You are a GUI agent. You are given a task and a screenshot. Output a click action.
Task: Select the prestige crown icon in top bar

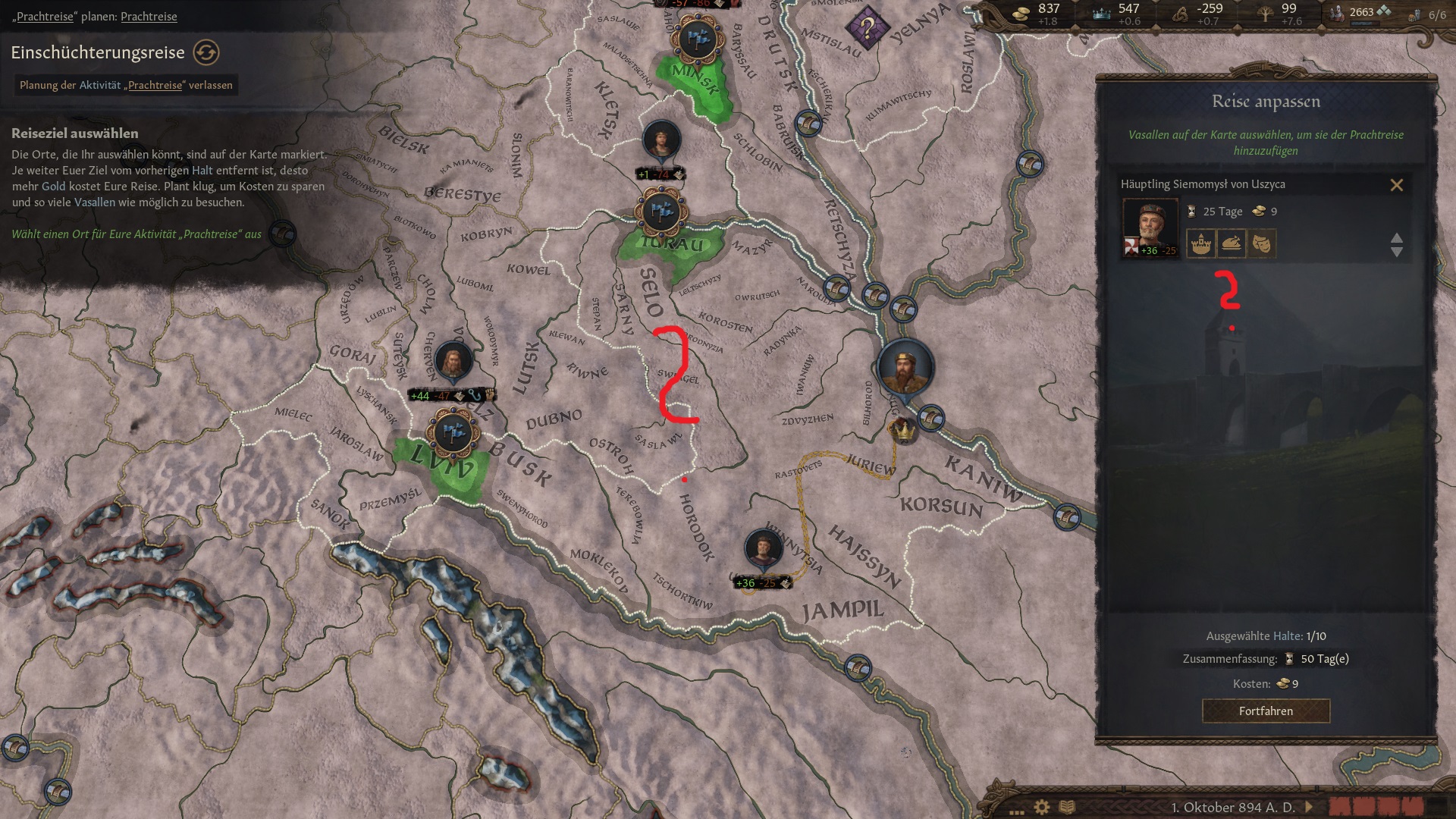(1100, 13)
